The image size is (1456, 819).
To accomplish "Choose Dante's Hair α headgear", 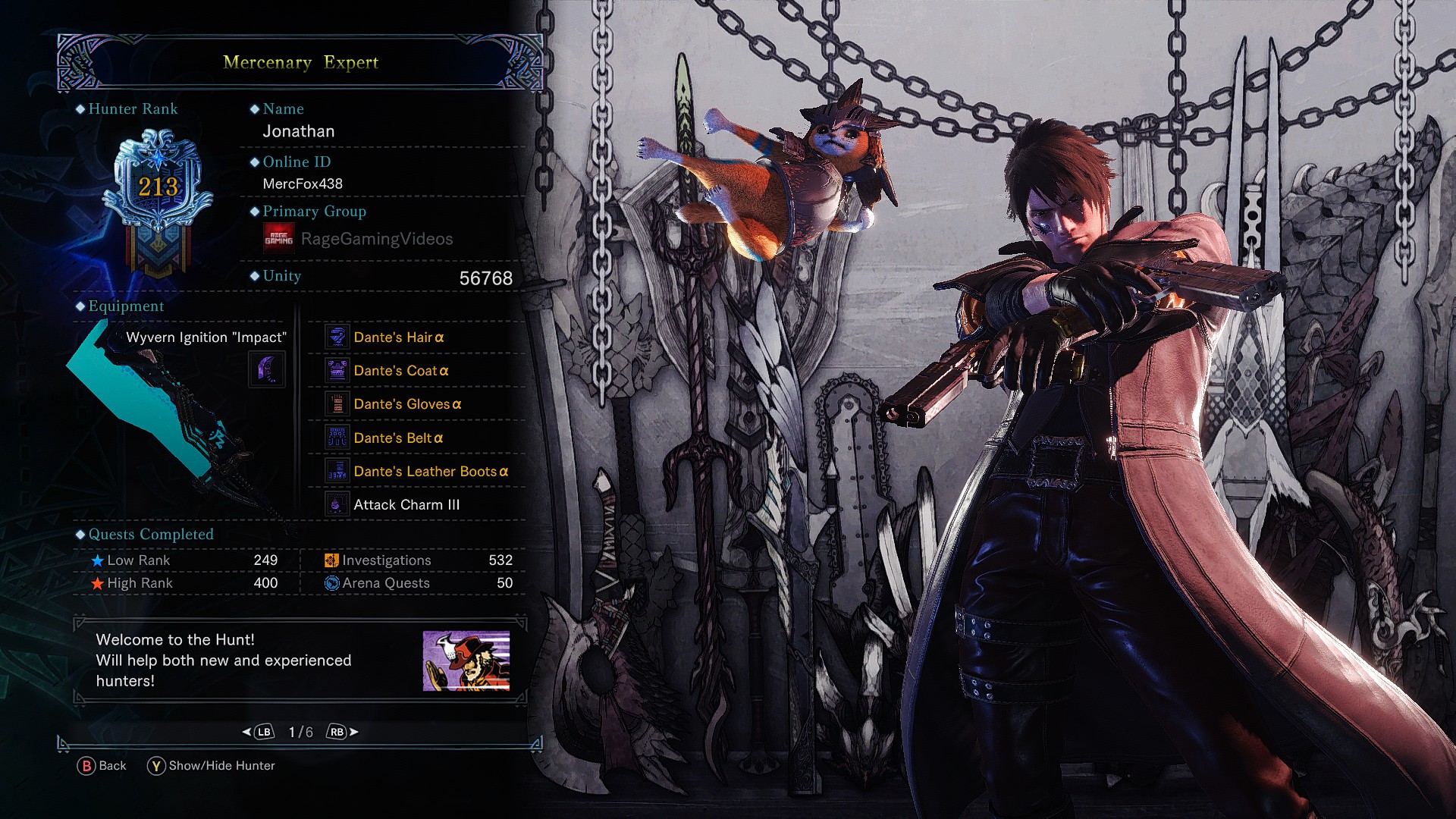I will [398, 337].
